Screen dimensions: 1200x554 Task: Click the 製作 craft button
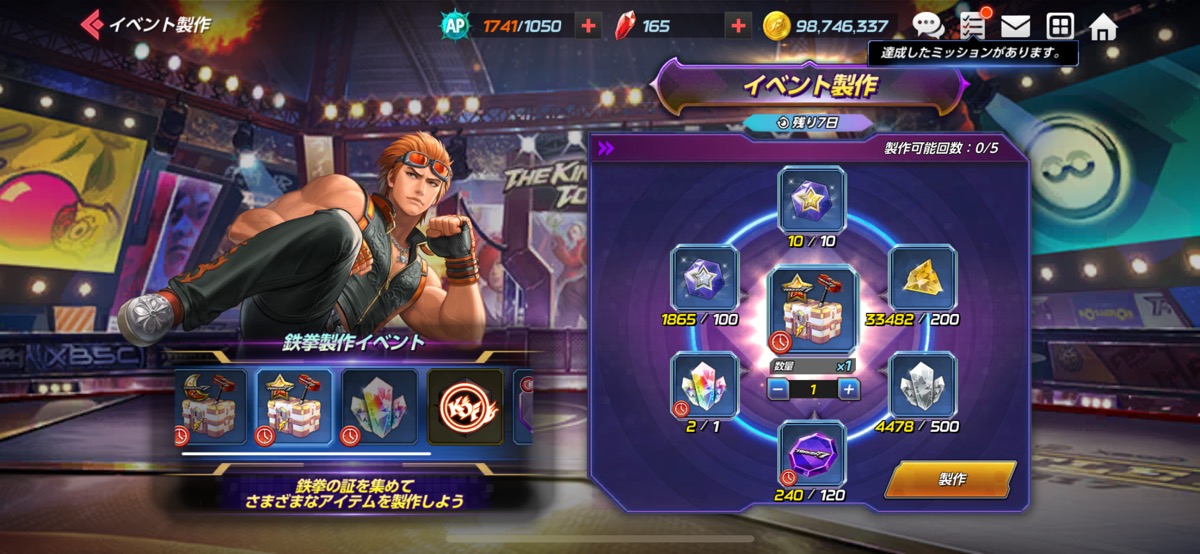pos(950,479)
